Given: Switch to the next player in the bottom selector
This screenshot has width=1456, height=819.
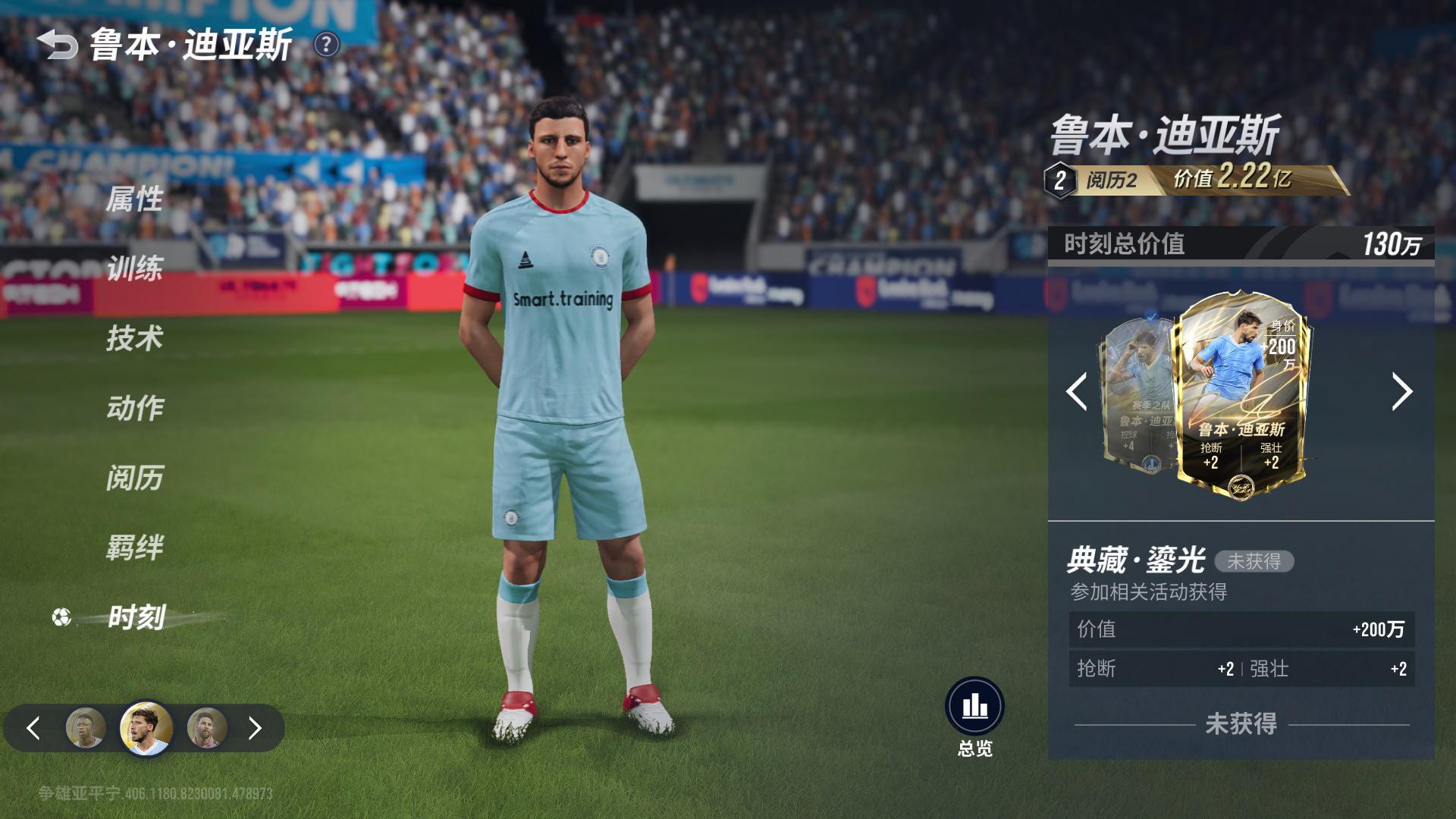Looking at the screenshot, I should click(255, 729).
